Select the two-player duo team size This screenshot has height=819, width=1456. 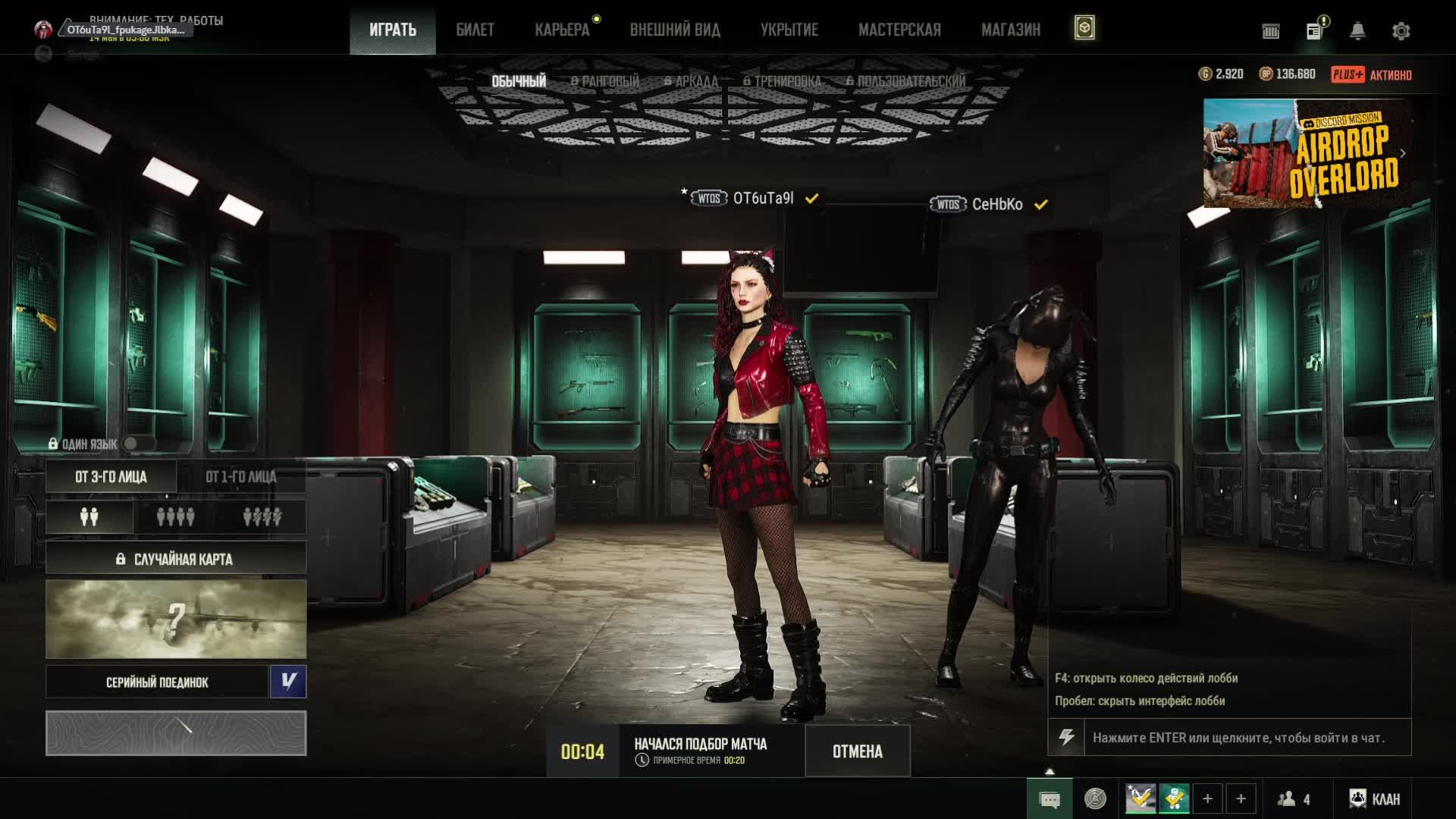(89, 517)
